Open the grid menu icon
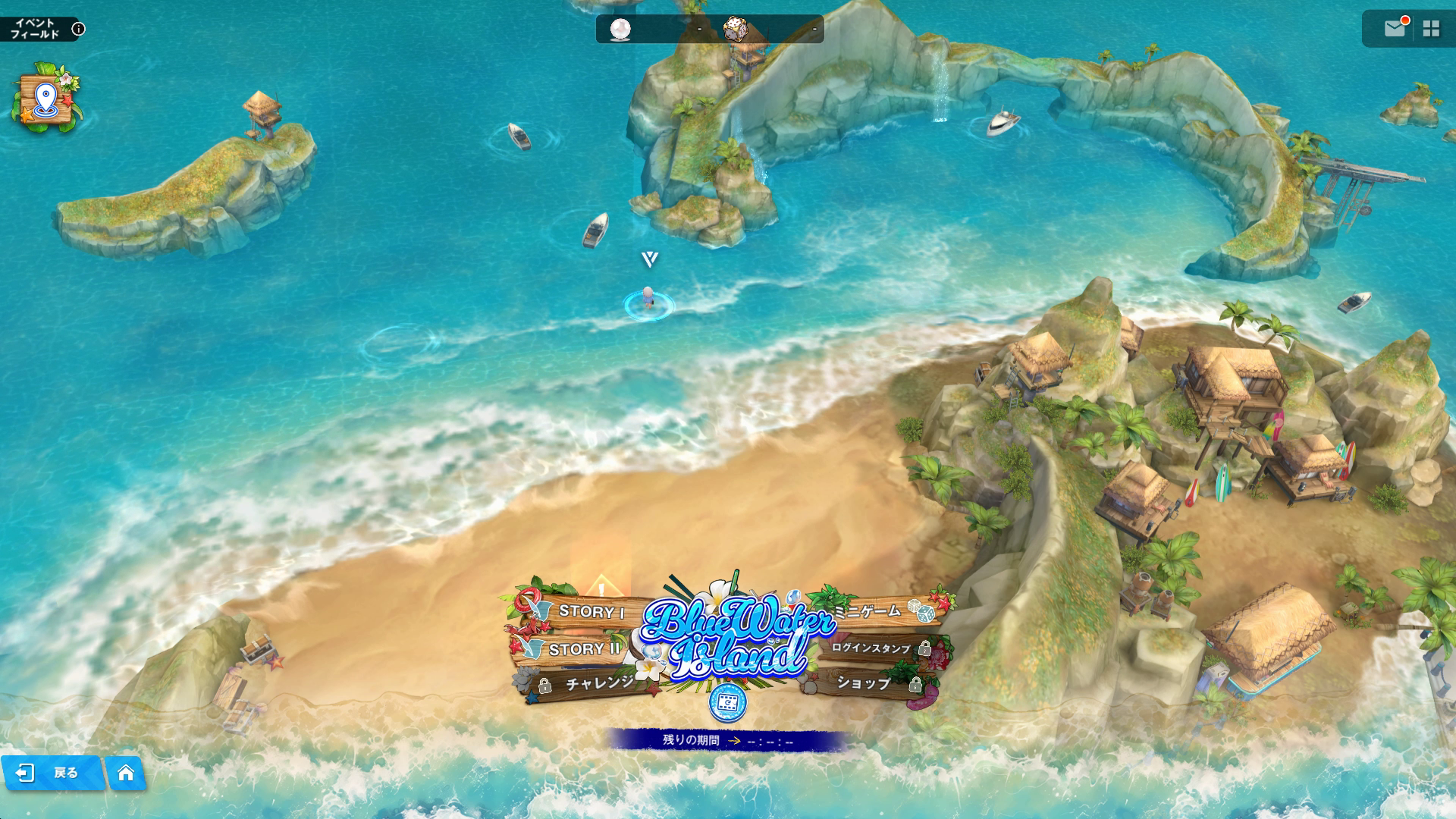Image resolution: width=1456 pixels, height=819 pixels. click(1431, 29)
